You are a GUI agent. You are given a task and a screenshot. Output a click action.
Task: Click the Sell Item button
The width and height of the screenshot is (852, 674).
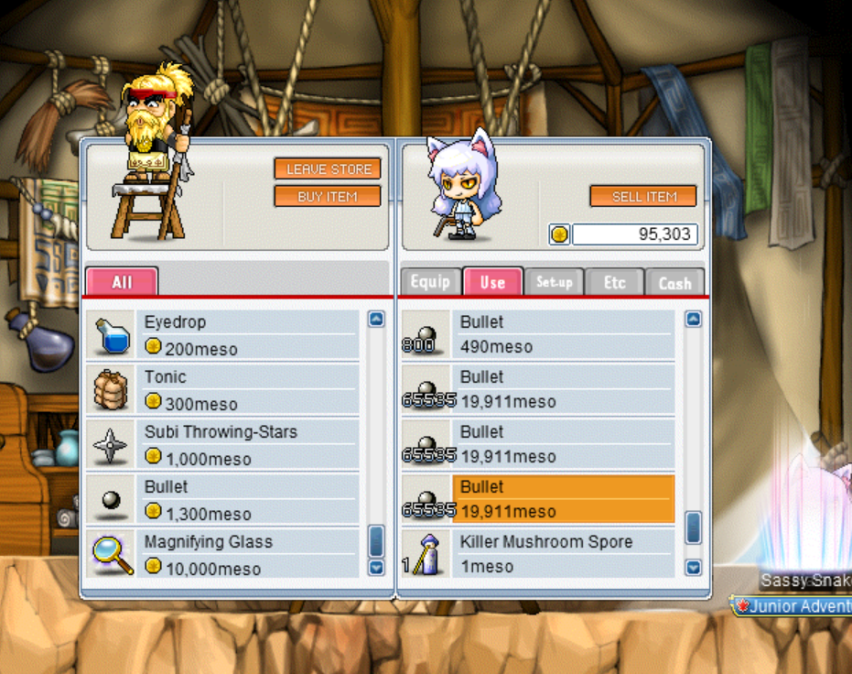coord(643,196)
